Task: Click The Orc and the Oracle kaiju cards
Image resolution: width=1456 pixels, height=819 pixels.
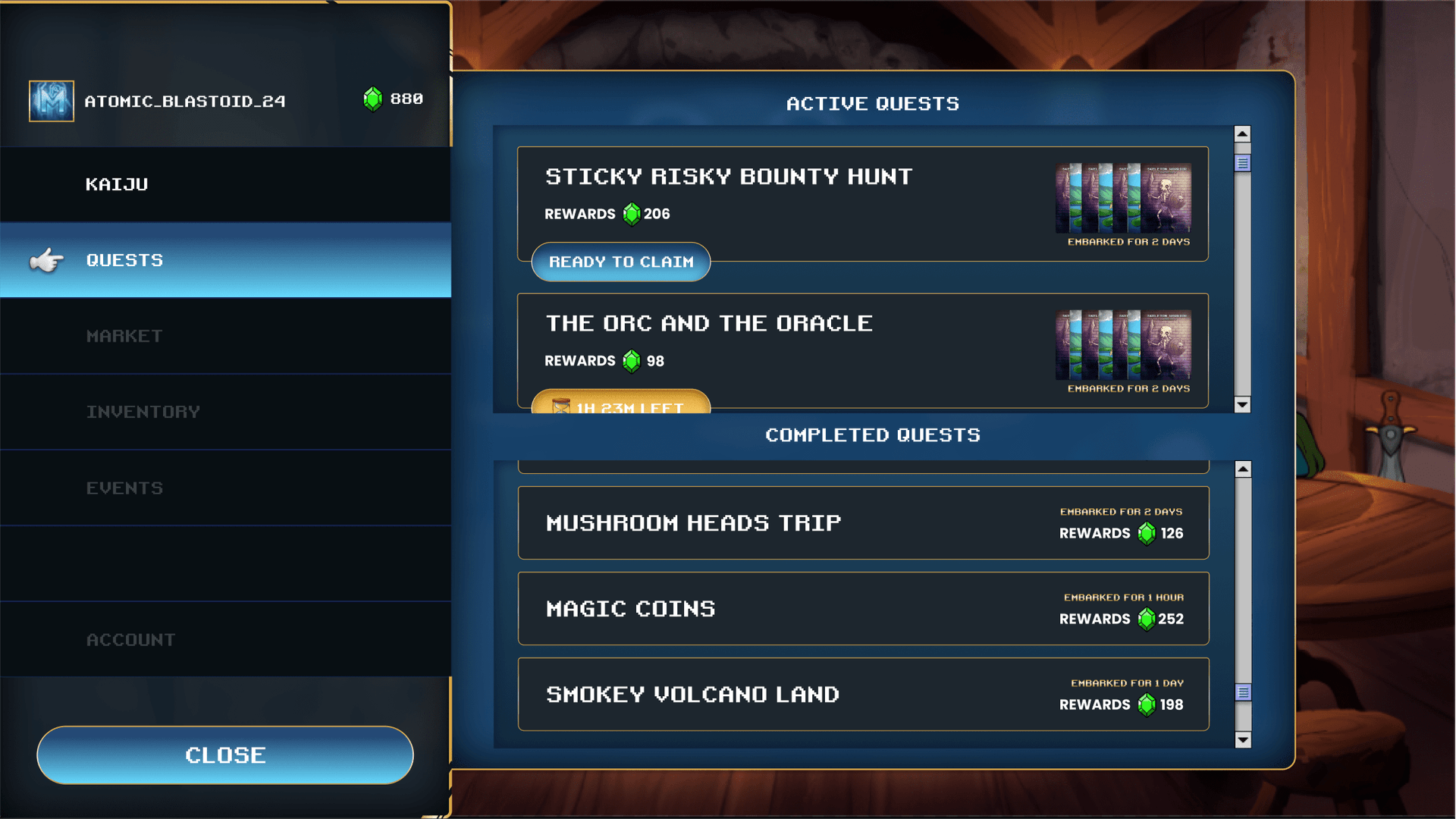Action: pos(1123,344)
